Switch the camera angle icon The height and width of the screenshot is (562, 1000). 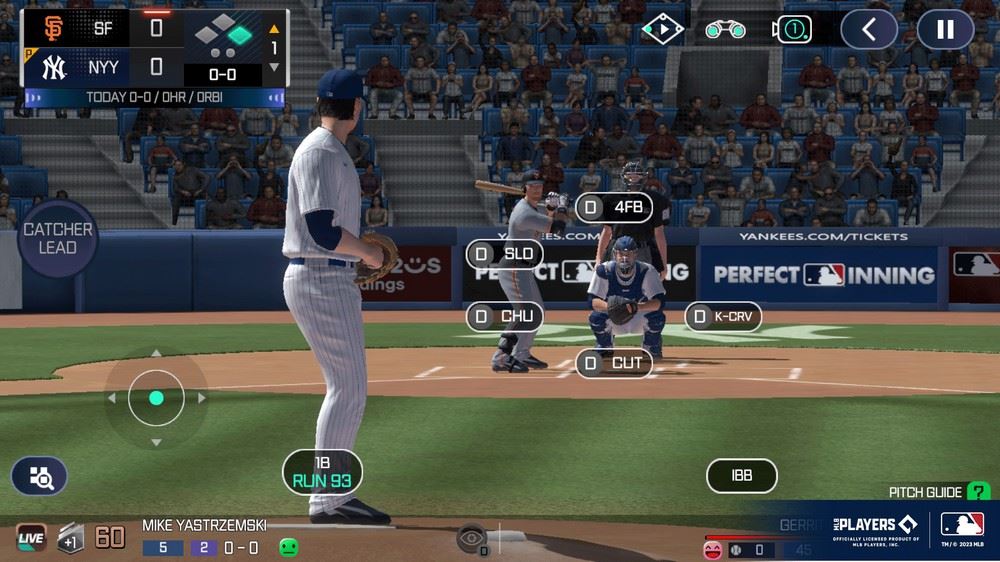pos(792,29)
